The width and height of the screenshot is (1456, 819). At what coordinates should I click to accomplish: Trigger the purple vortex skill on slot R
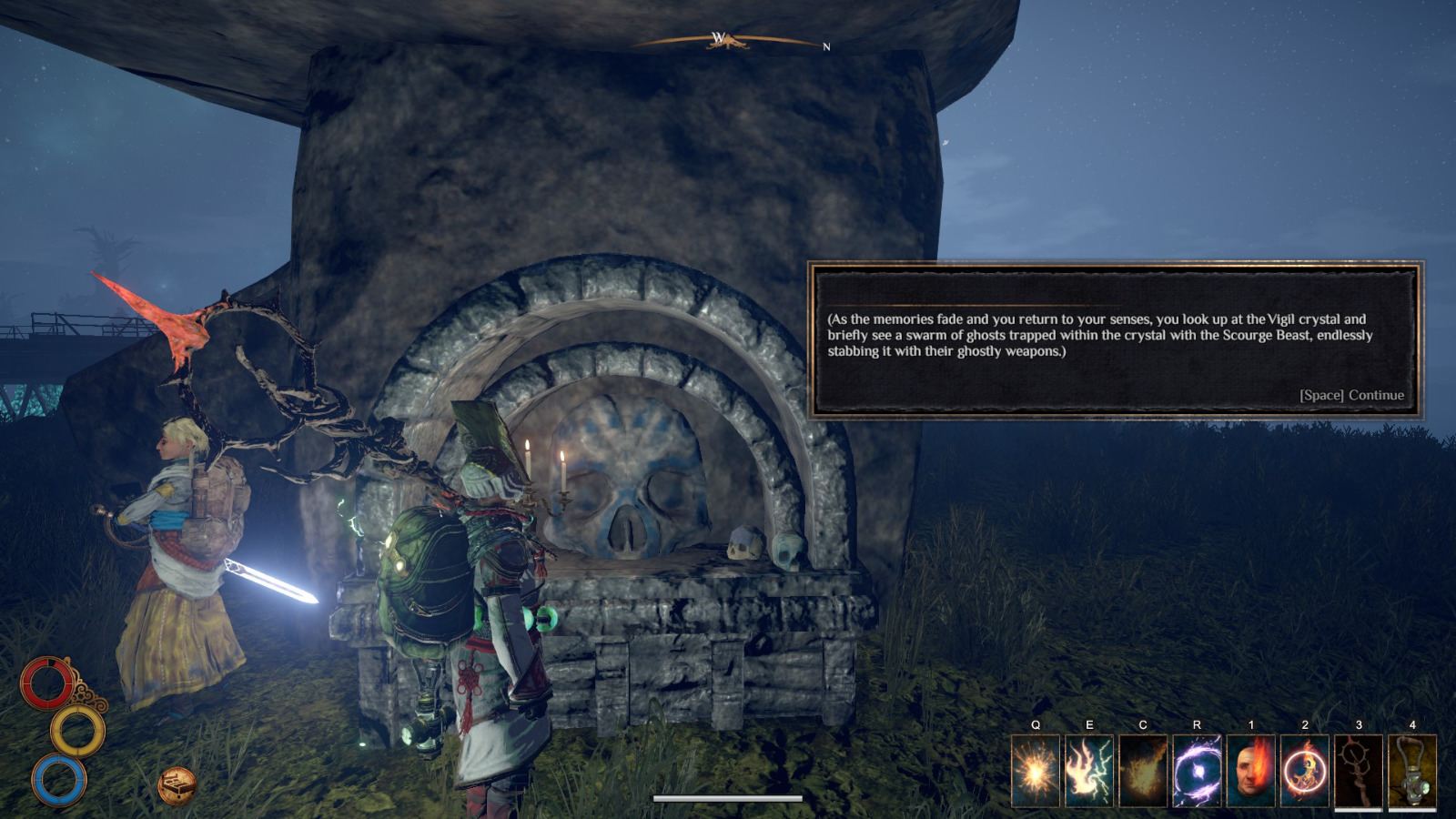click(1196, 769)
